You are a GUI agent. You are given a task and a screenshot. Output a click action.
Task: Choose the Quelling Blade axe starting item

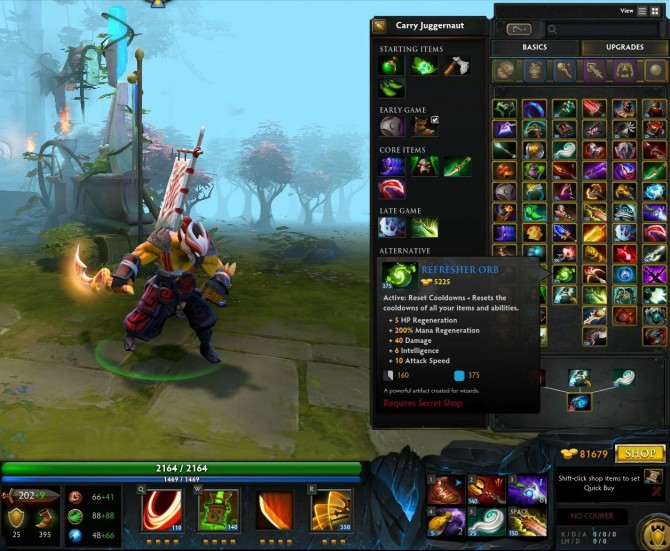click(456, 66)
